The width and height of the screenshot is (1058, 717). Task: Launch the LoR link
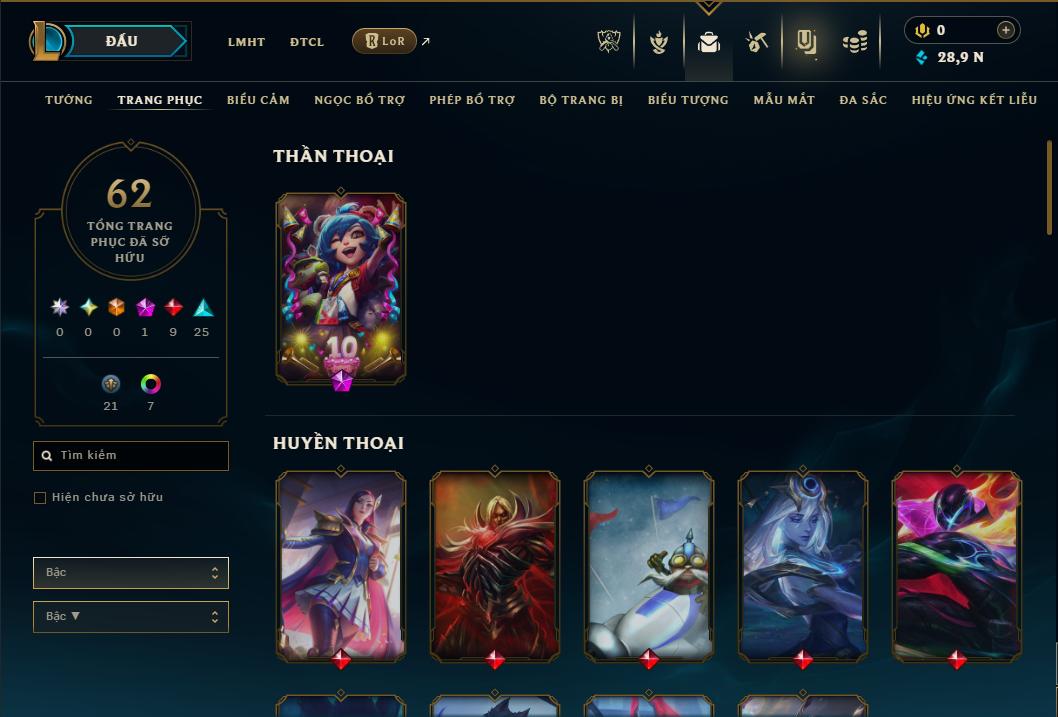tap(385, 41)
